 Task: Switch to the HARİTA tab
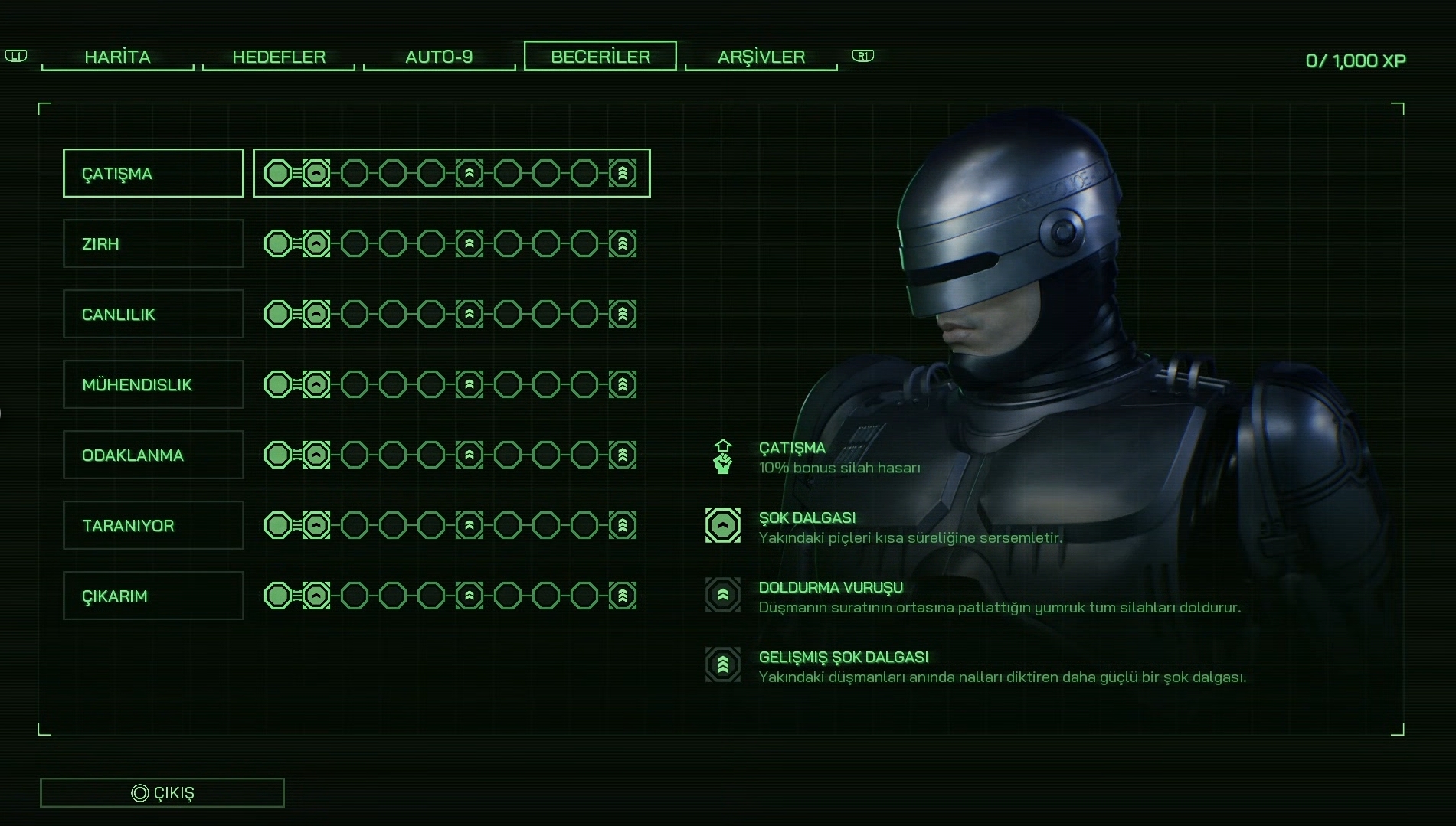[117, 57]
